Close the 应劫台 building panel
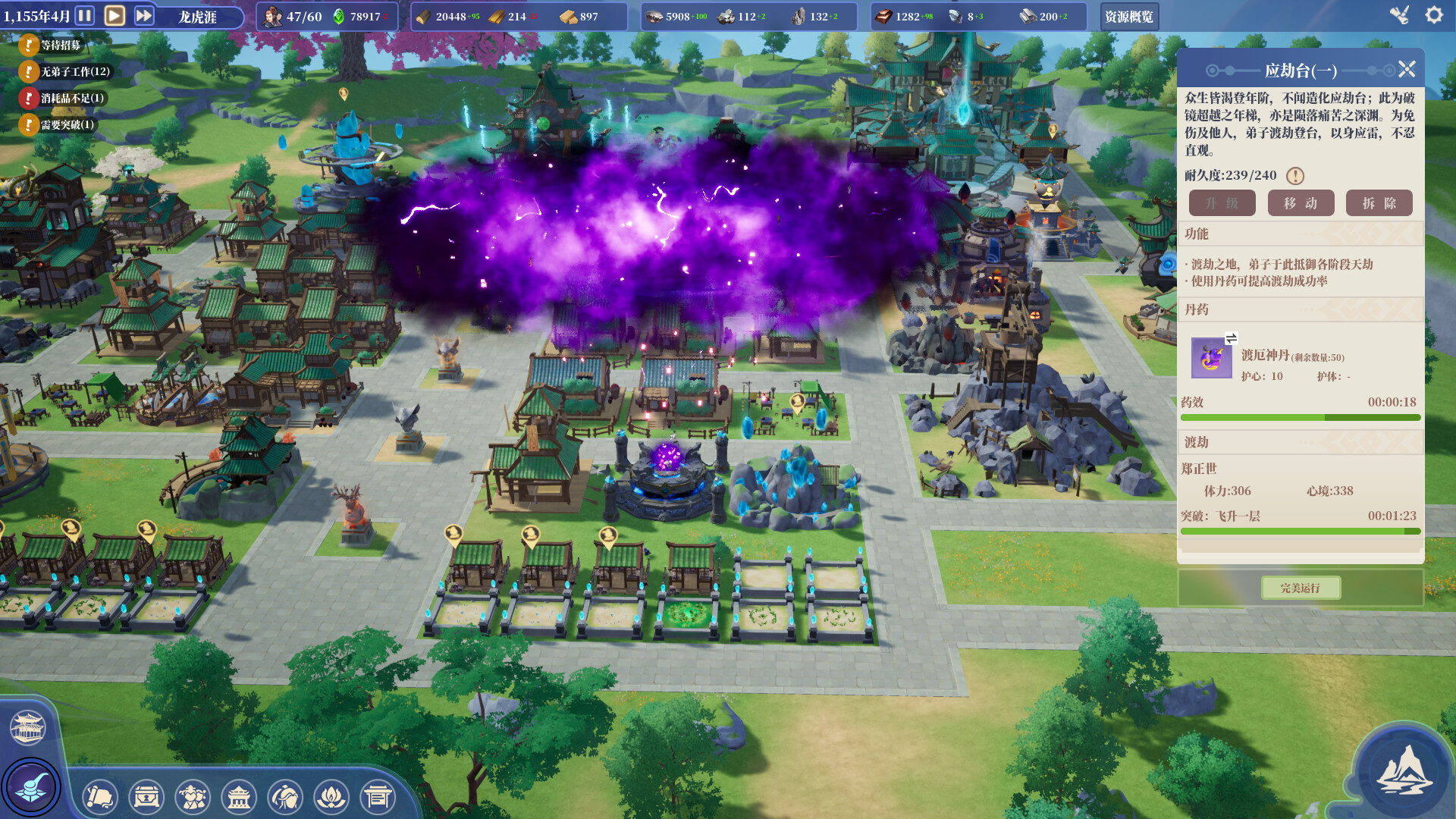The width and height of the screenshot is (1456, 819). pyautogui.click(x=1407, y=70)
